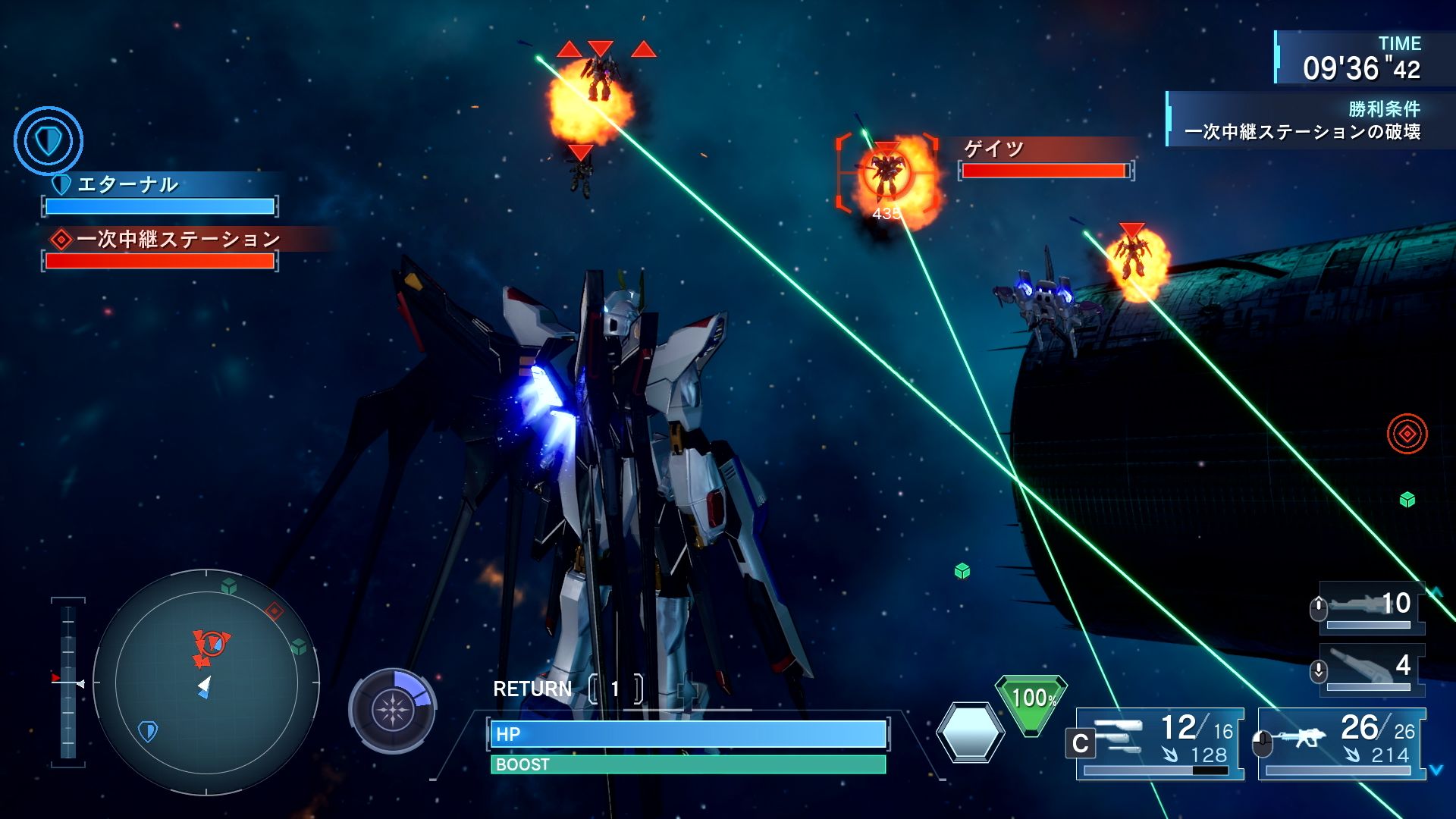Select the blue shield emblem icon

coord(49,141)
